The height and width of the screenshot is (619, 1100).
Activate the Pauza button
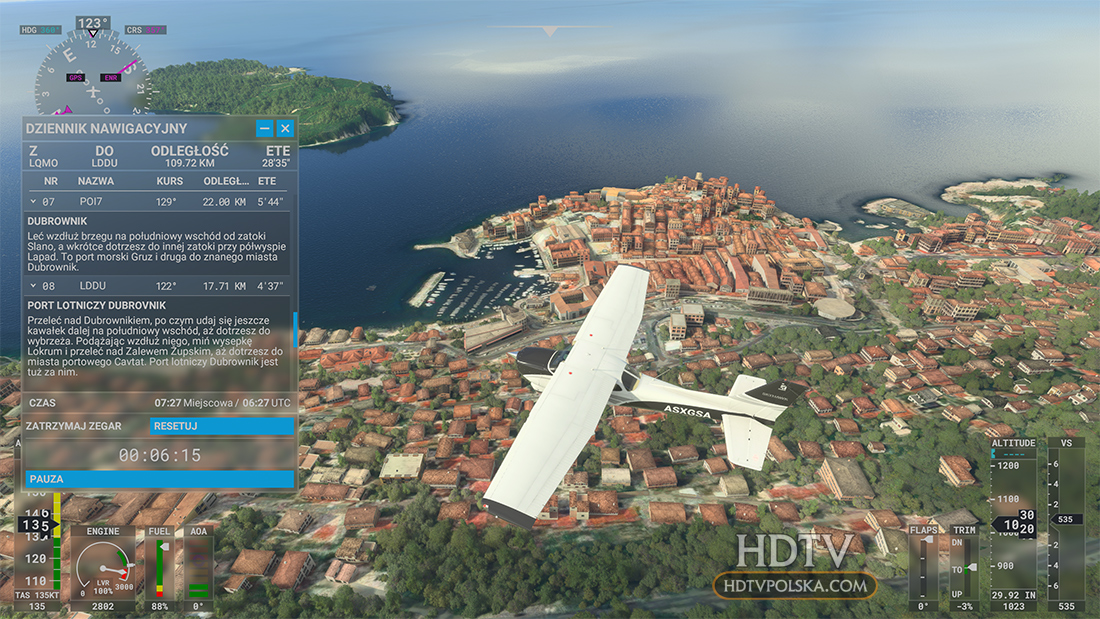[160, 479]
